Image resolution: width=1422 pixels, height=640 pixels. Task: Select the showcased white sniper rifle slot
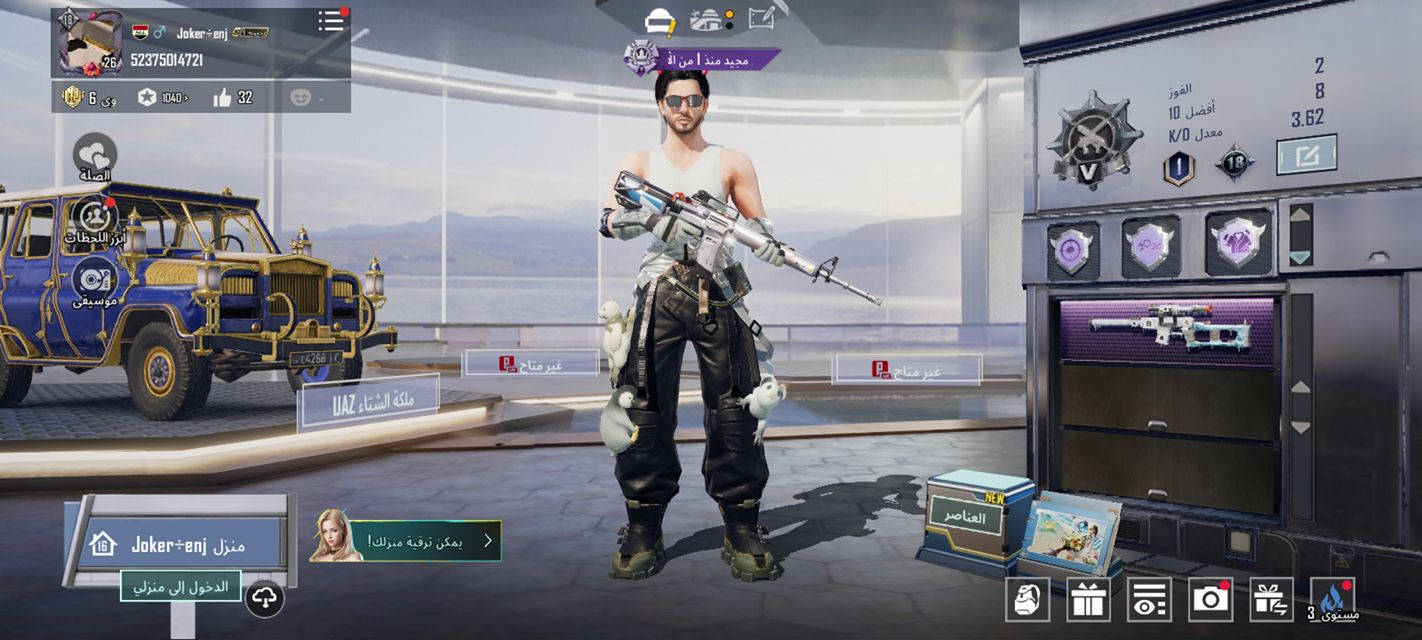(x=1167, y=330)
